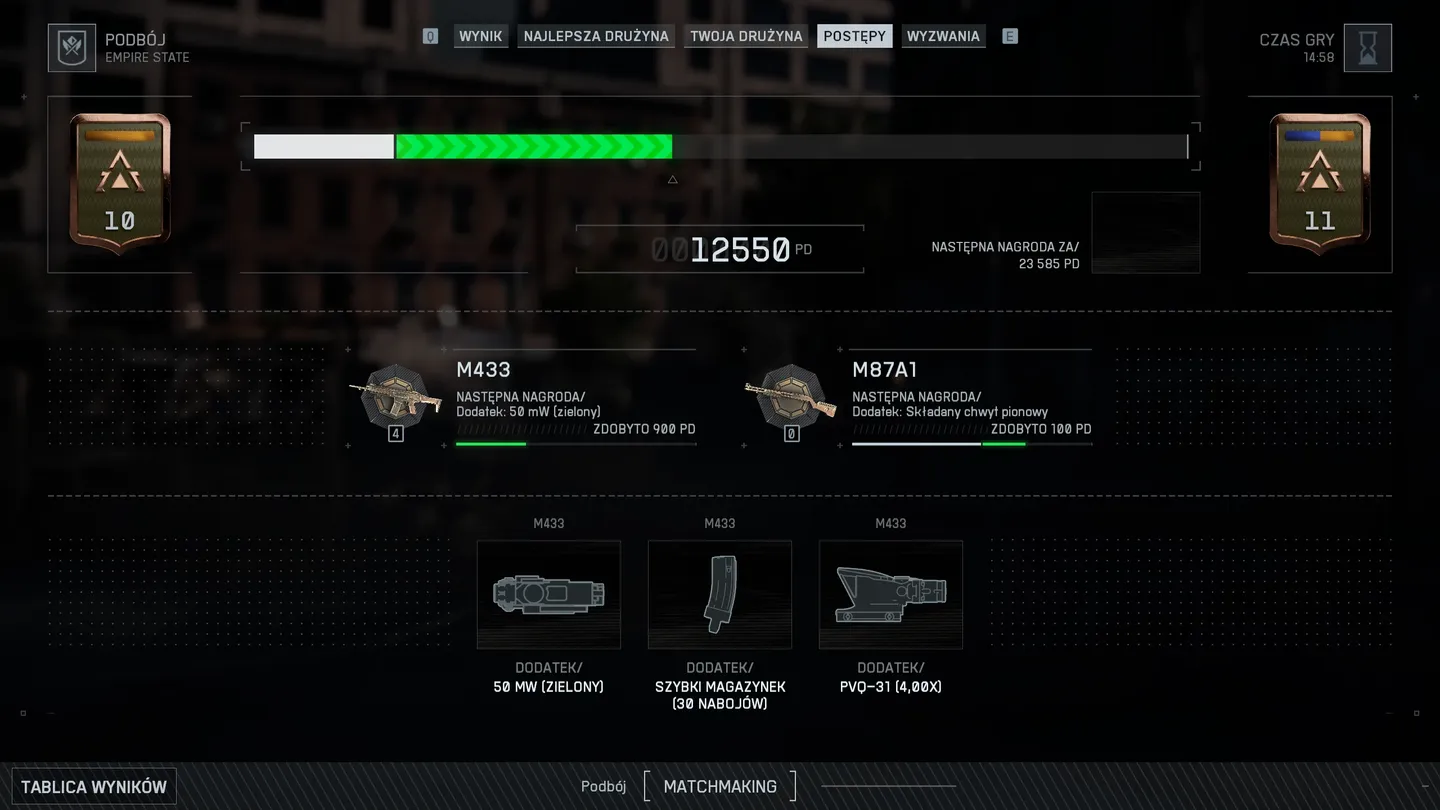The height and width of the screenshot is (810, 1440).
Task: Open Tablica Wyników scoreboard
Action: pyautogui.click(x=94, y=787)
